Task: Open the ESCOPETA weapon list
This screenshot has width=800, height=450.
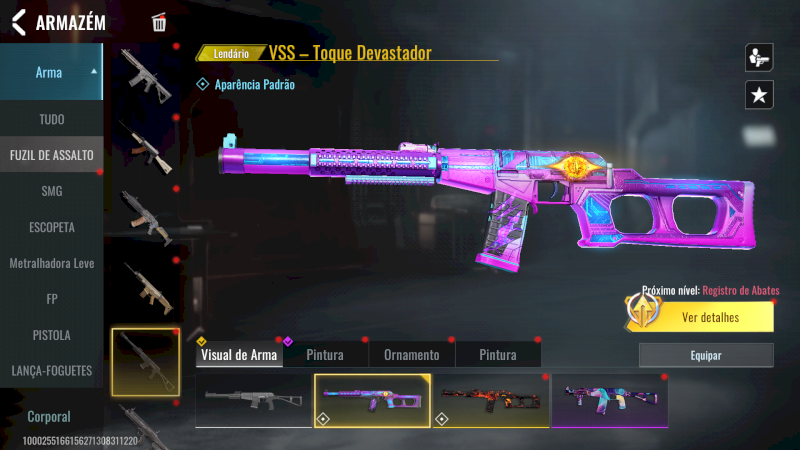Action: [51, 227]
